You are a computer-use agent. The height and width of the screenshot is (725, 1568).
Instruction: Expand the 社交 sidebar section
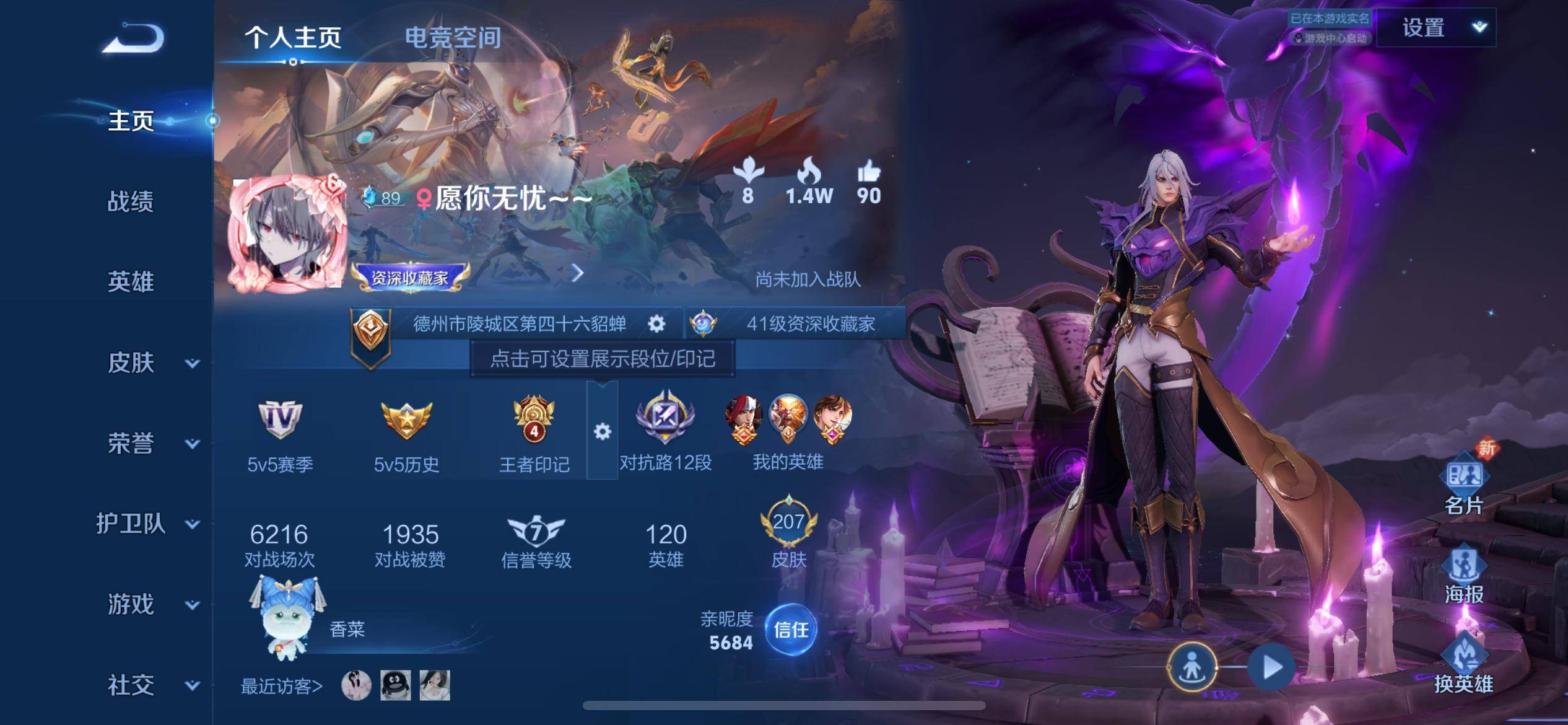(x=152, y=685)
